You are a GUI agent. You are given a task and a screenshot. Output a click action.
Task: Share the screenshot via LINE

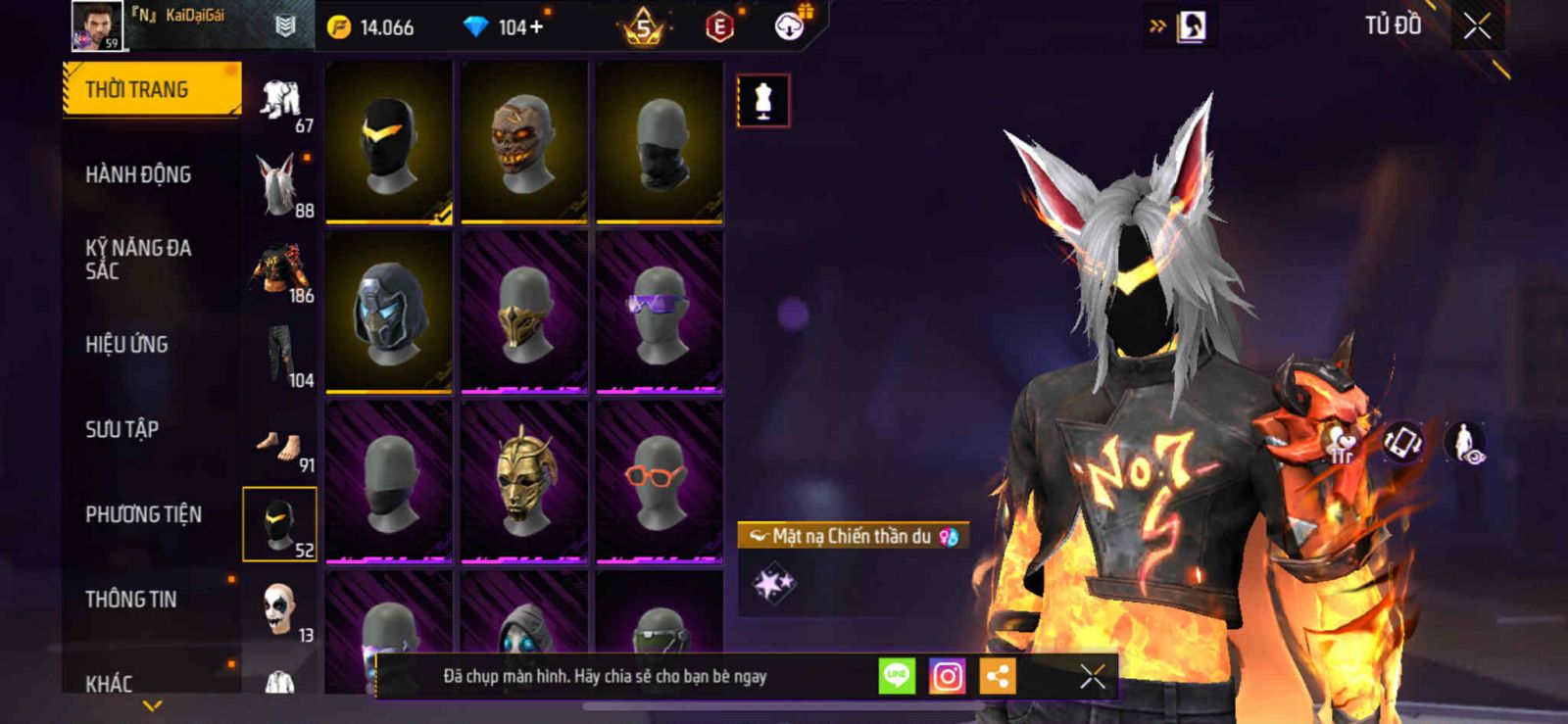coord(896,676)
